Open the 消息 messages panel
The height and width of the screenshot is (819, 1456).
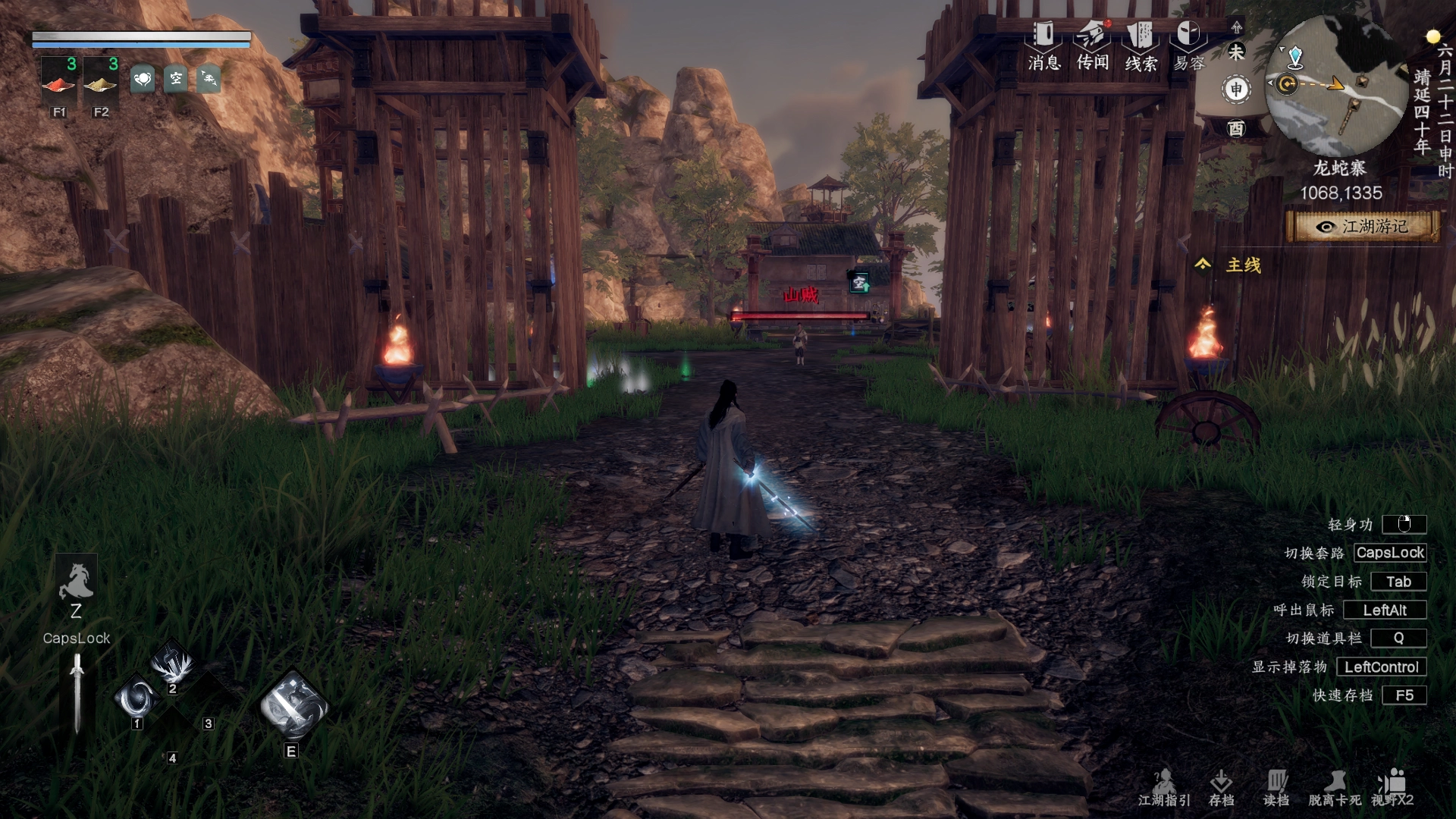(x=1043, y=45)
